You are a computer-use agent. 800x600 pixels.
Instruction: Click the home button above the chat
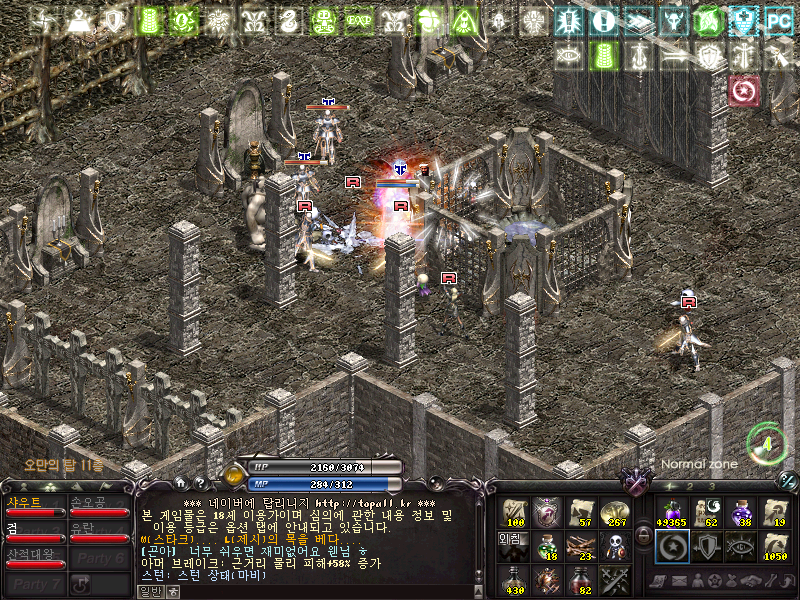pos(179,483)
